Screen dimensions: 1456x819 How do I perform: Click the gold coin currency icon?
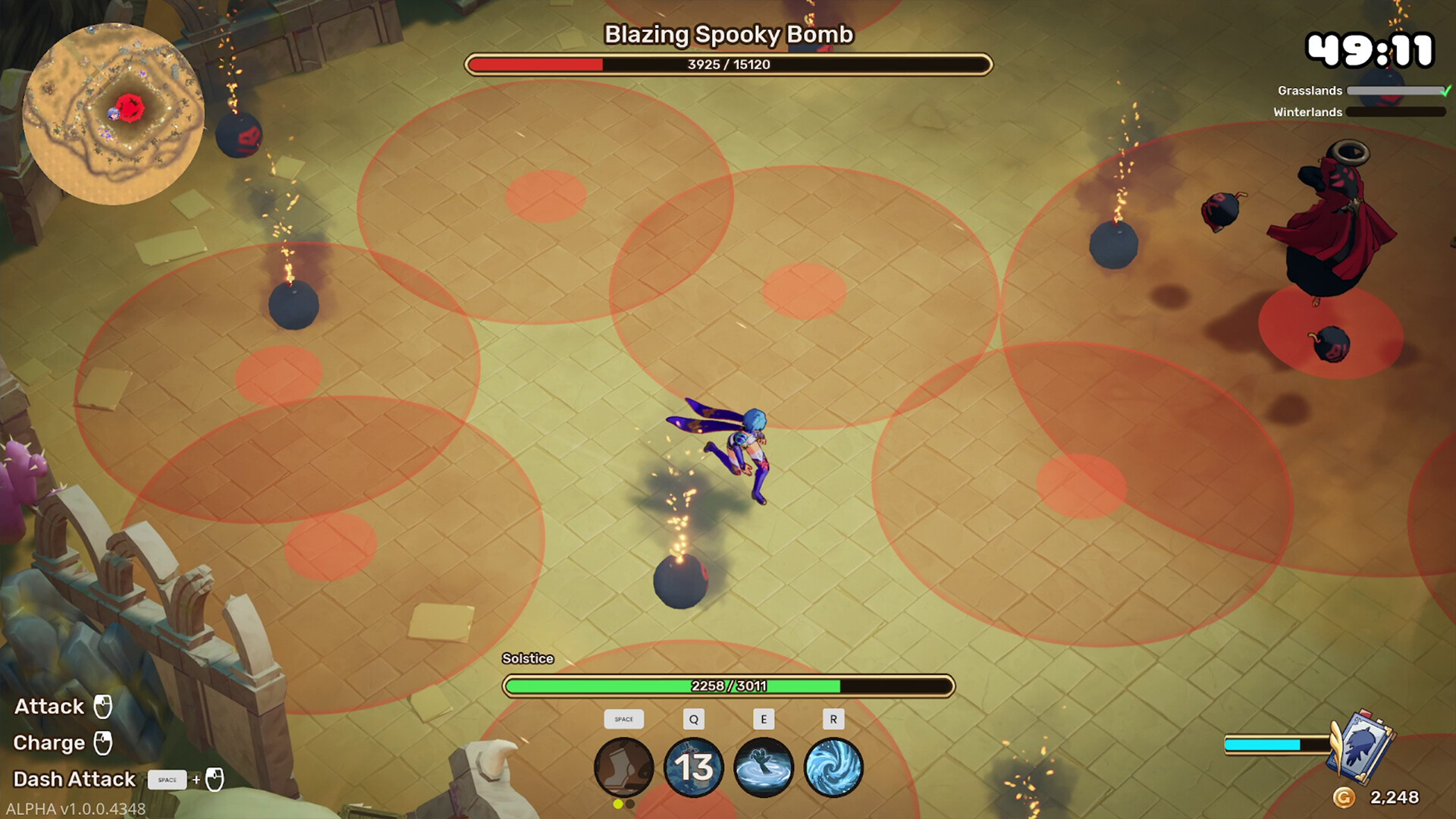(x=1344, y=797)
